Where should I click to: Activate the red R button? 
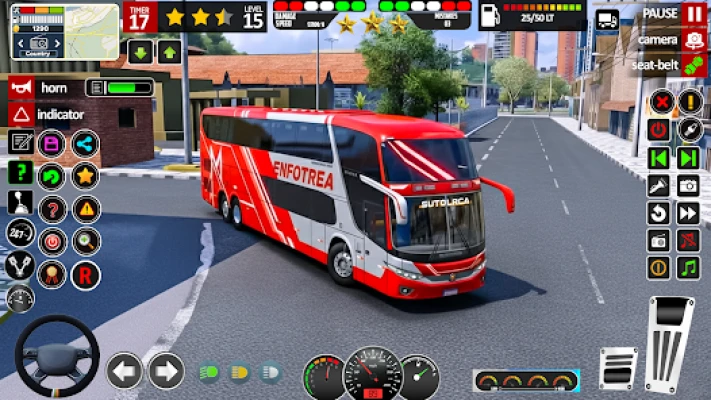click(x=85, y=272)
